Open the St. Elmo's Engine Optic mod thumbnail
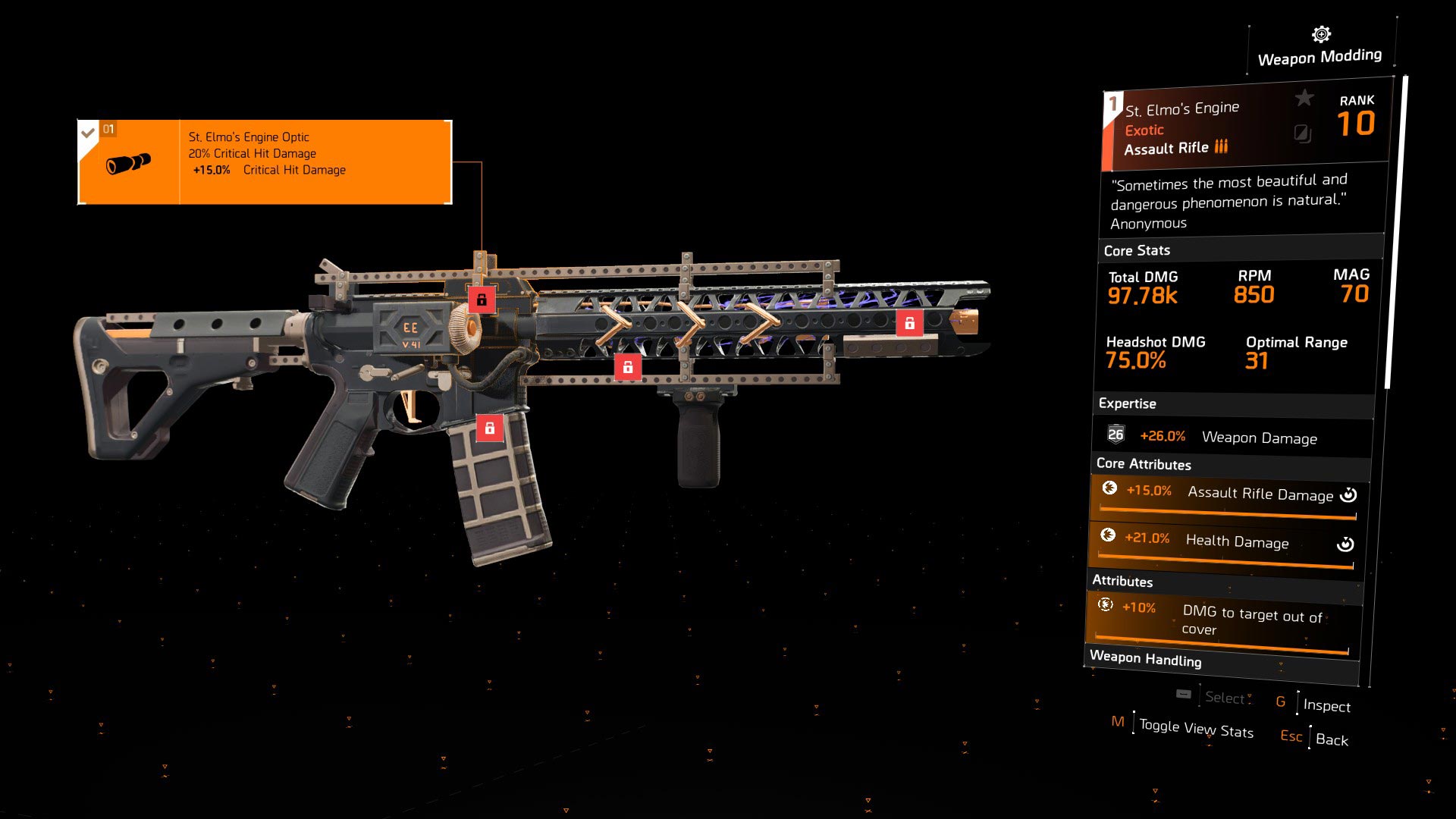1456x819 pixels. coord(130,162)
